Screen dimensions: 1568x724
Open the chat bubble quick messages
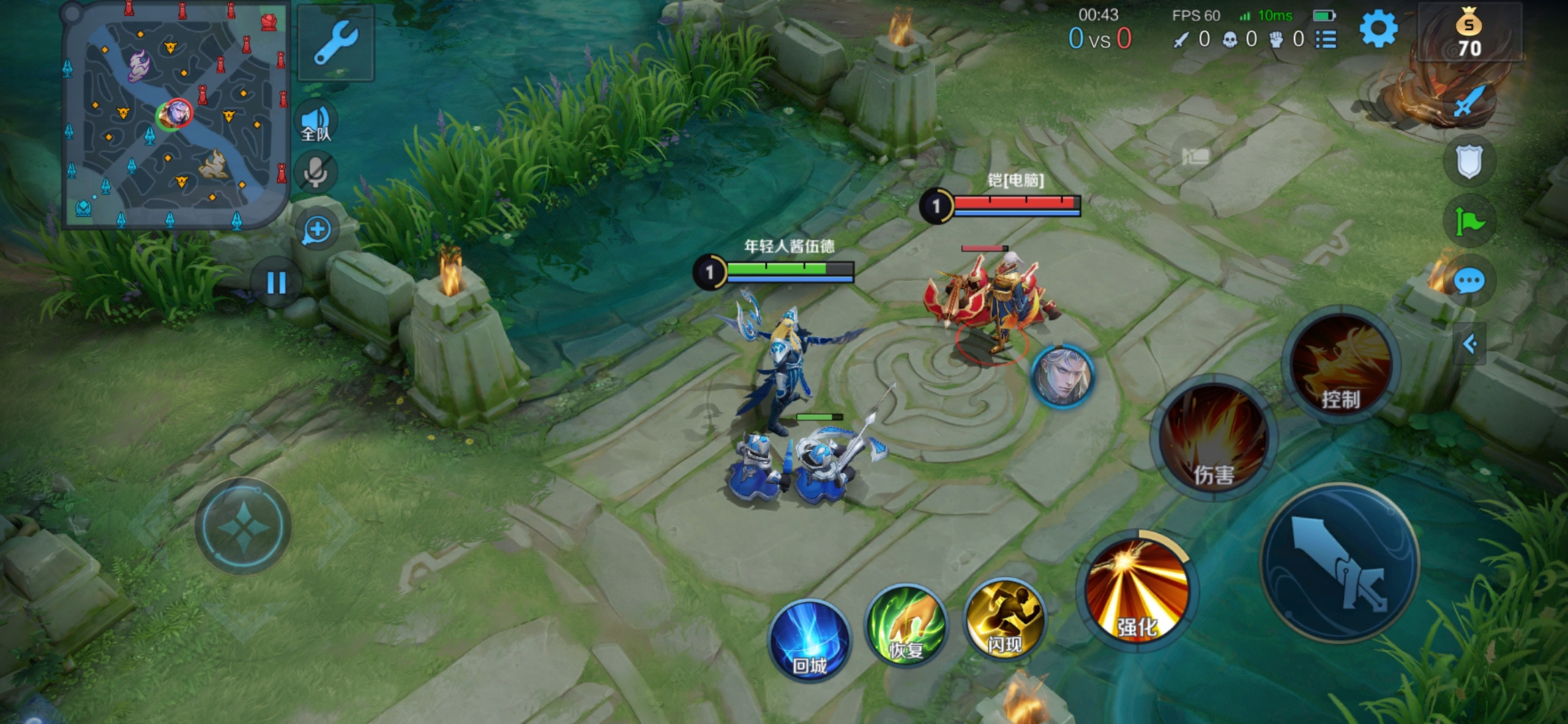(x=1469, y=282)
